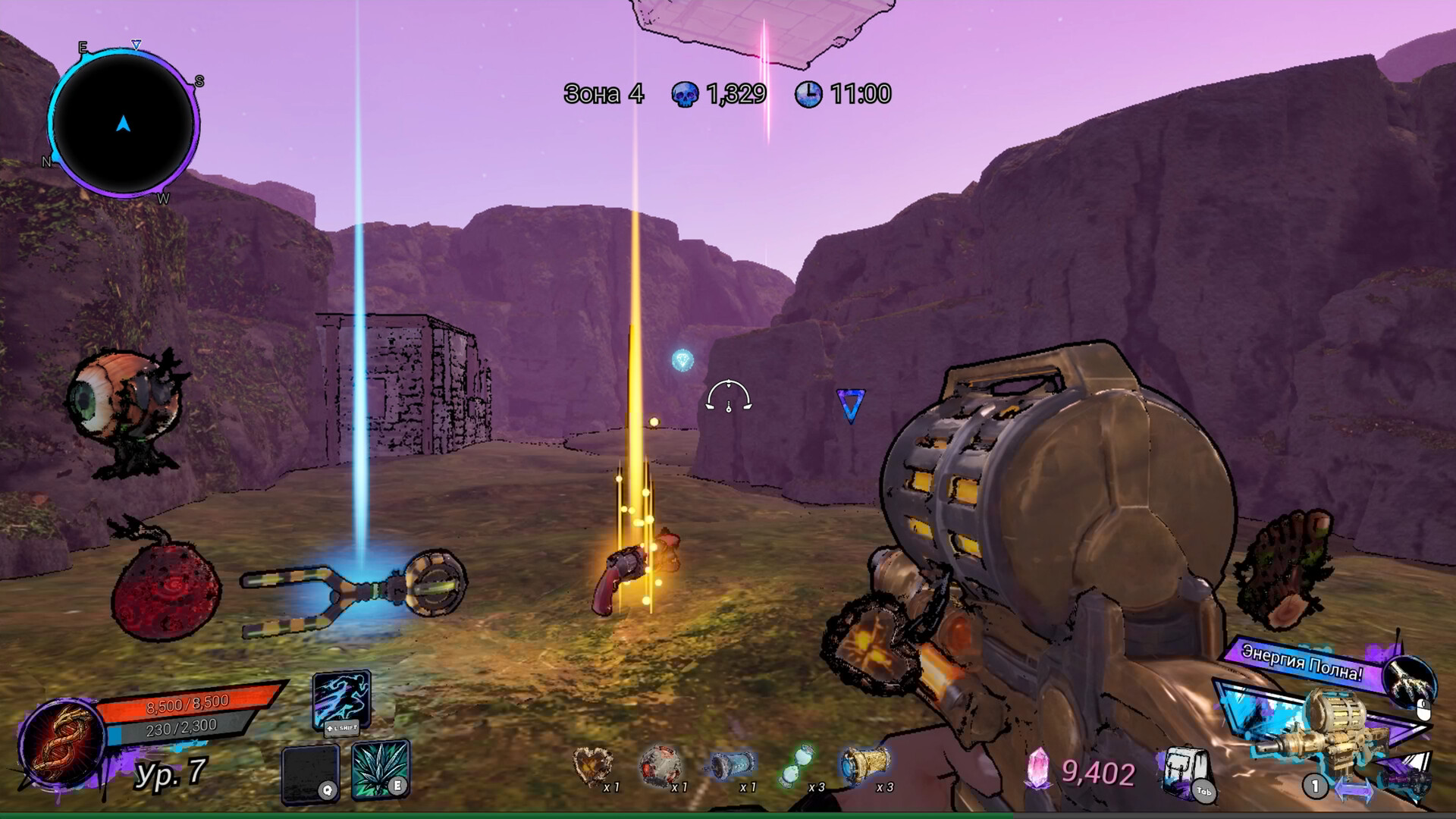Click the pink crystal currency icon

1037,769
